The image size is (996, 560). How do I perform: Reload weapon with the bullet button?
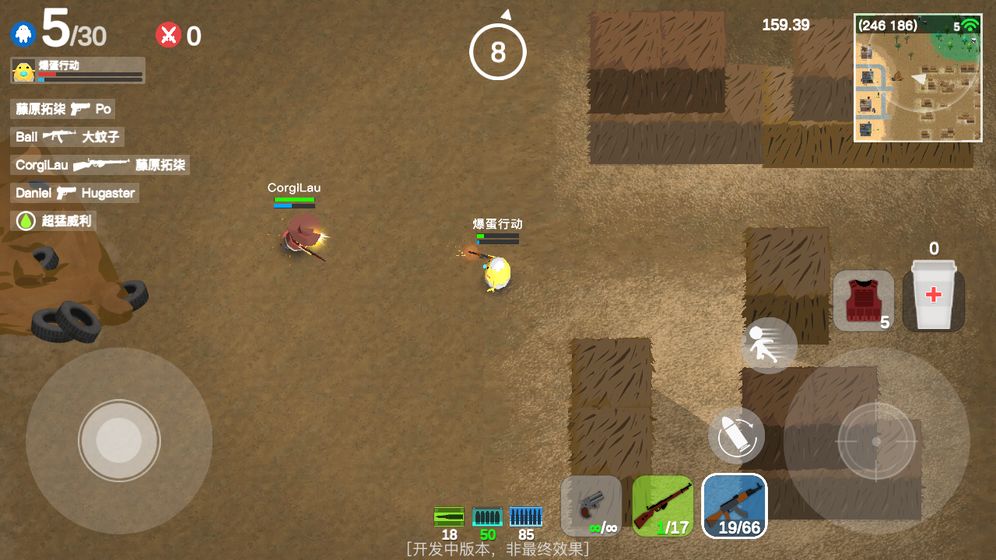(x=736, y=435)
